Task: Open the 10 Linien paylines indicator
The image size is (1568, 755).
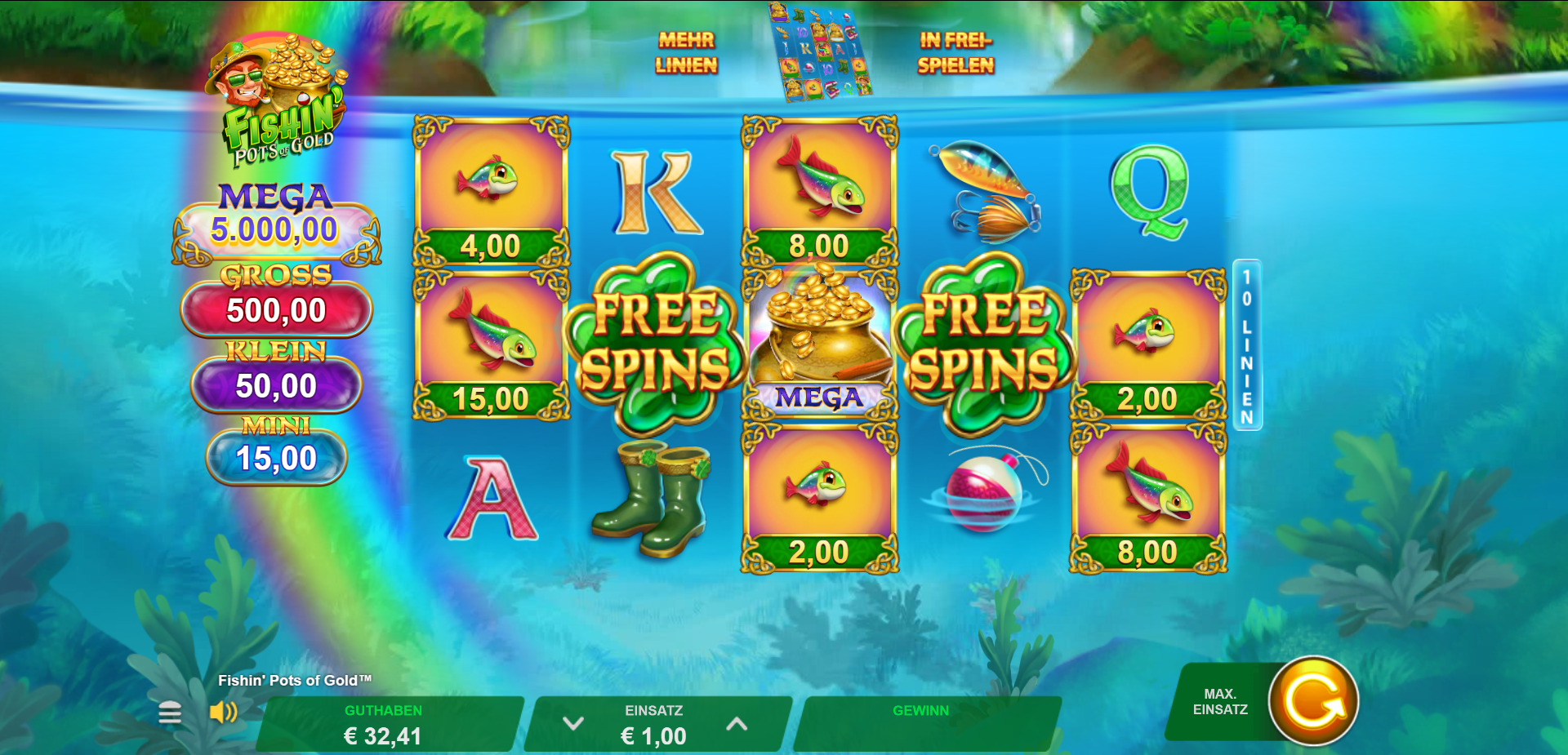Action: click(x=1246, y=345)
